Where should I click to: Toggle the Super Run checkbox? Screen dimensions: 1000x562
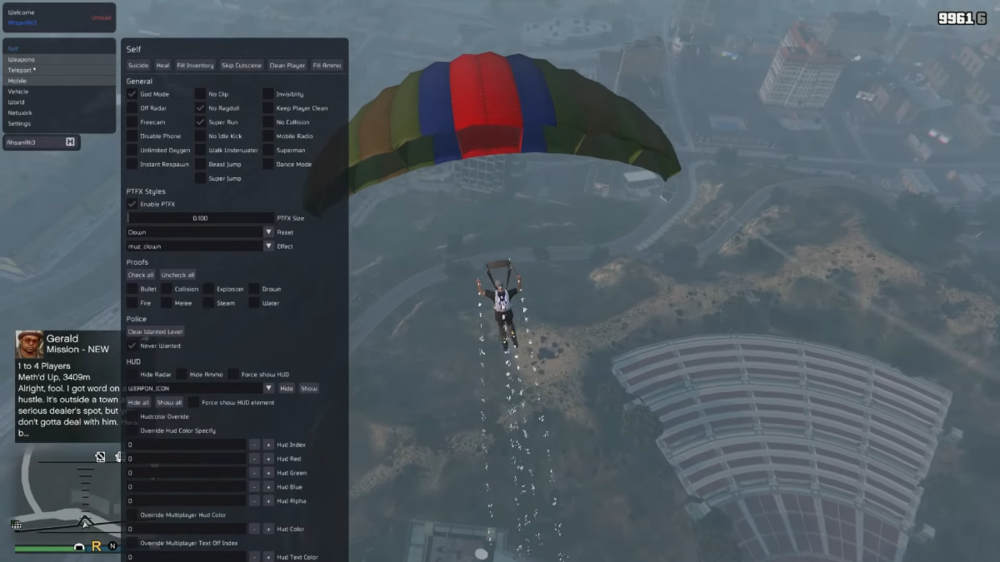point(200,122)
